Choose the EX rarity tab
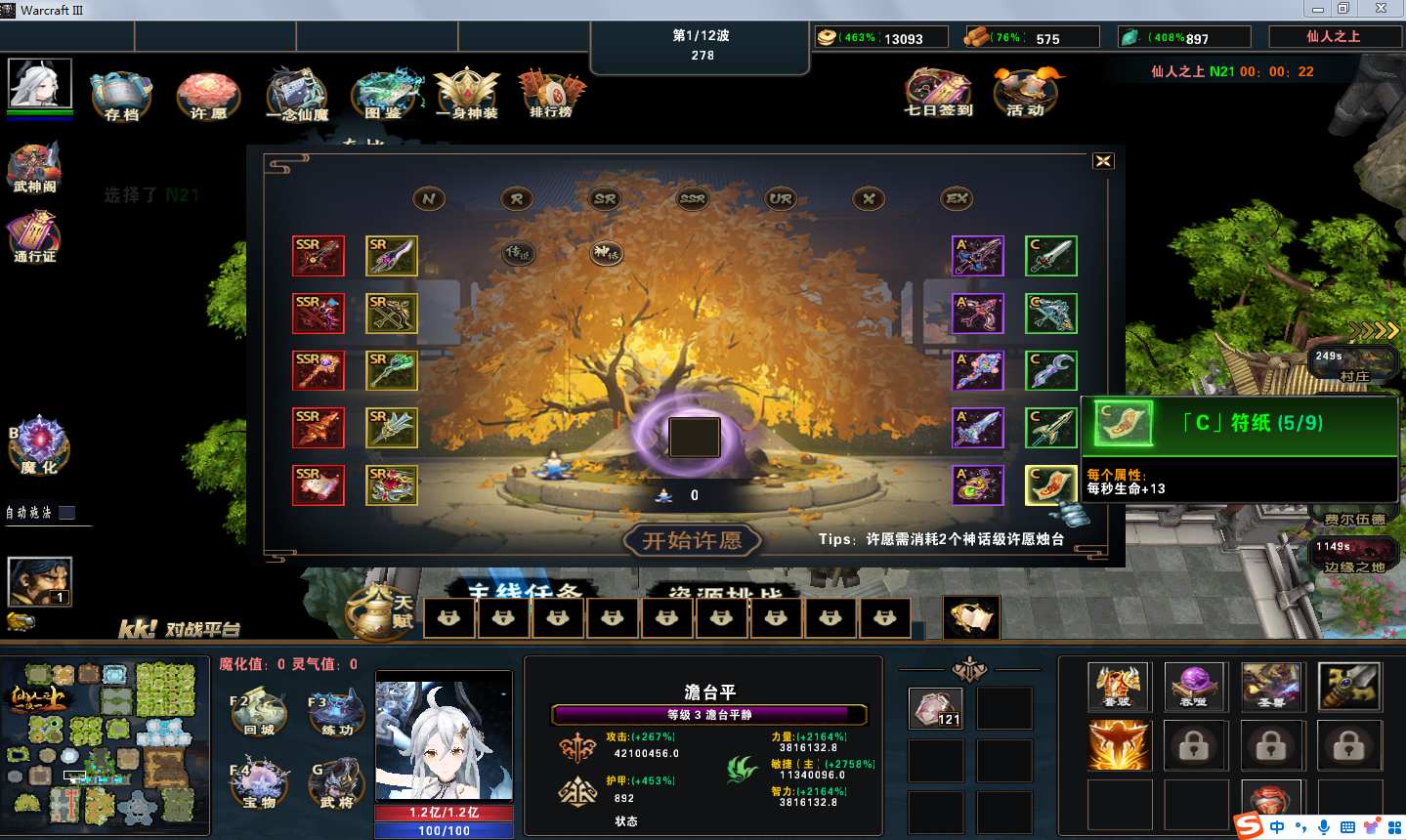Viewport: 1406px width, 840px height. (957, 199)
